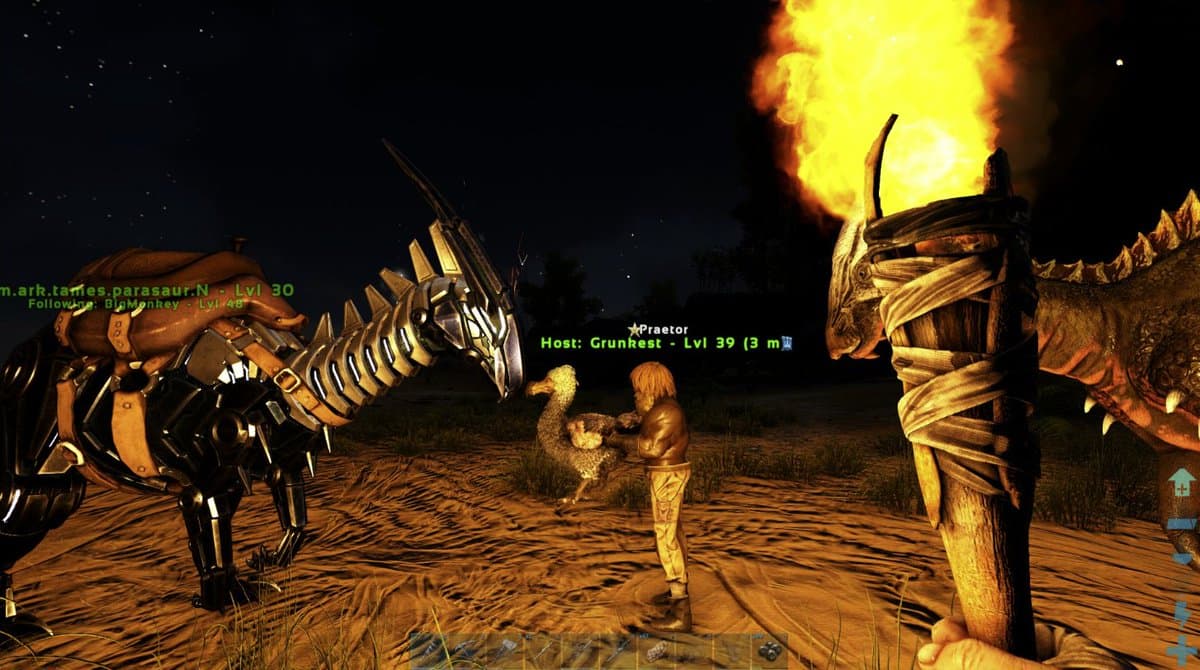Select the dark berries hotbar slot
Image resolution: width=1200 pixels, height=670 pixels.
click(x=770, y=651)
